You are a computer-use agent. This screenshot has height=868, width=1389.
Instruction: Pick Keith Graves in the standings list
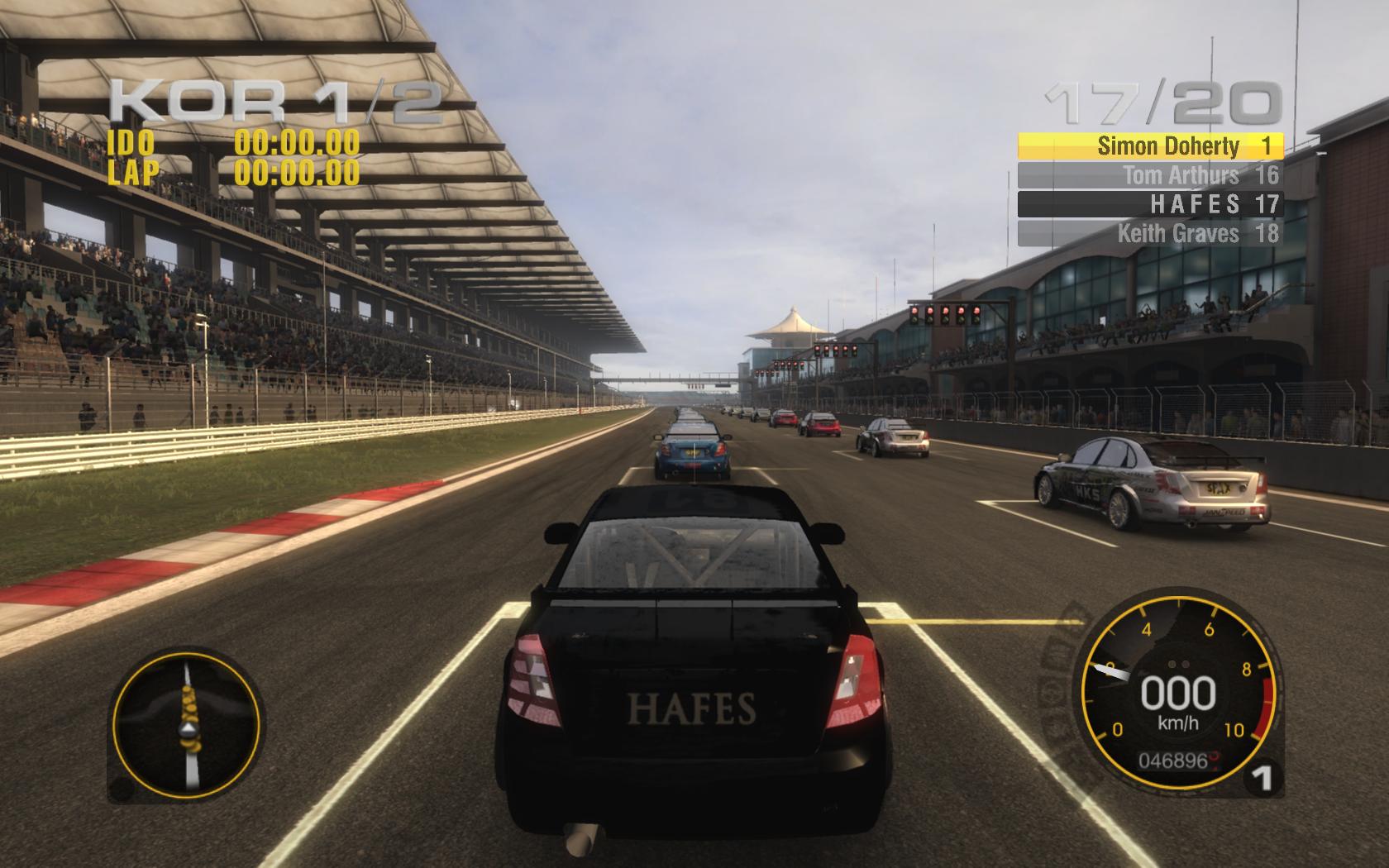coord(1150,233)
